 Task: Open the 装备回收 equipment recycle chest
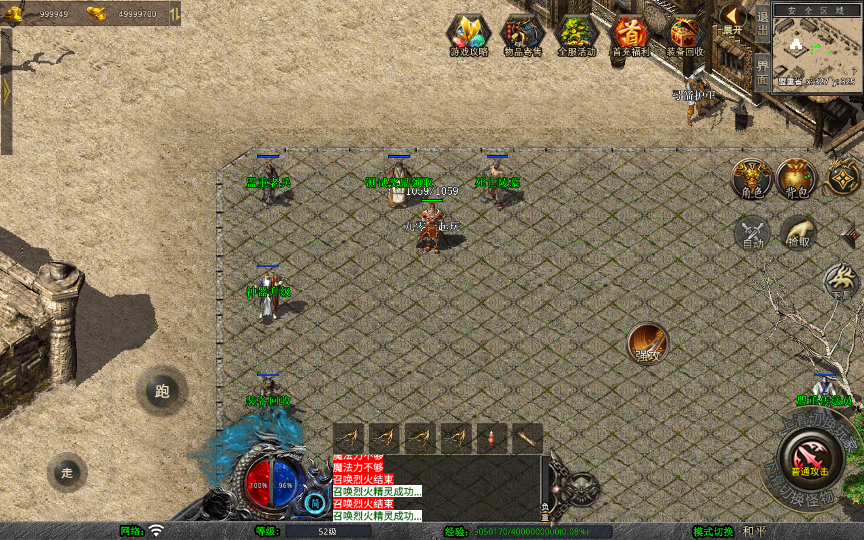(685, 35)
